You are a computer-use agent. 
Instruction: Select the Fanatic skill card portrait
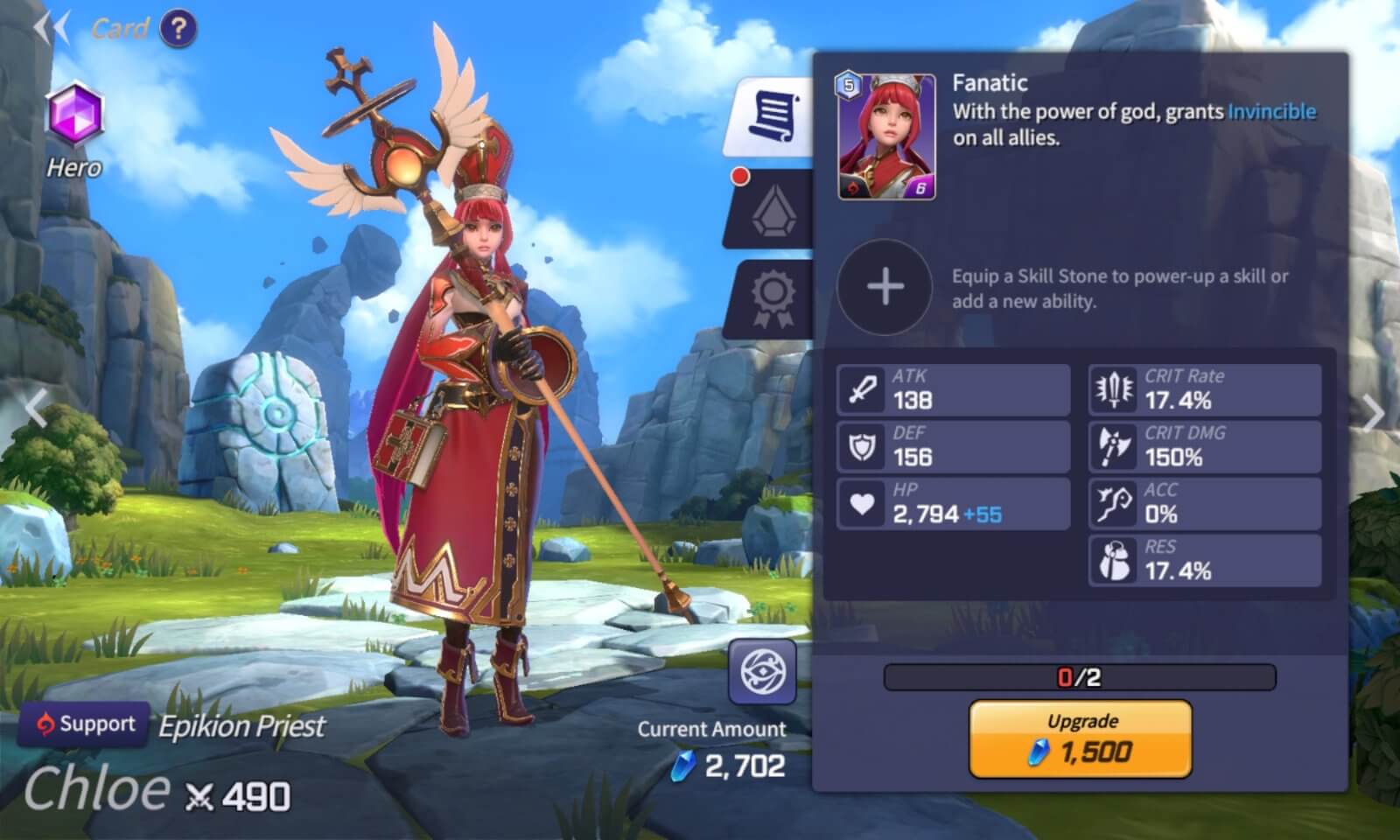point(886,136)
